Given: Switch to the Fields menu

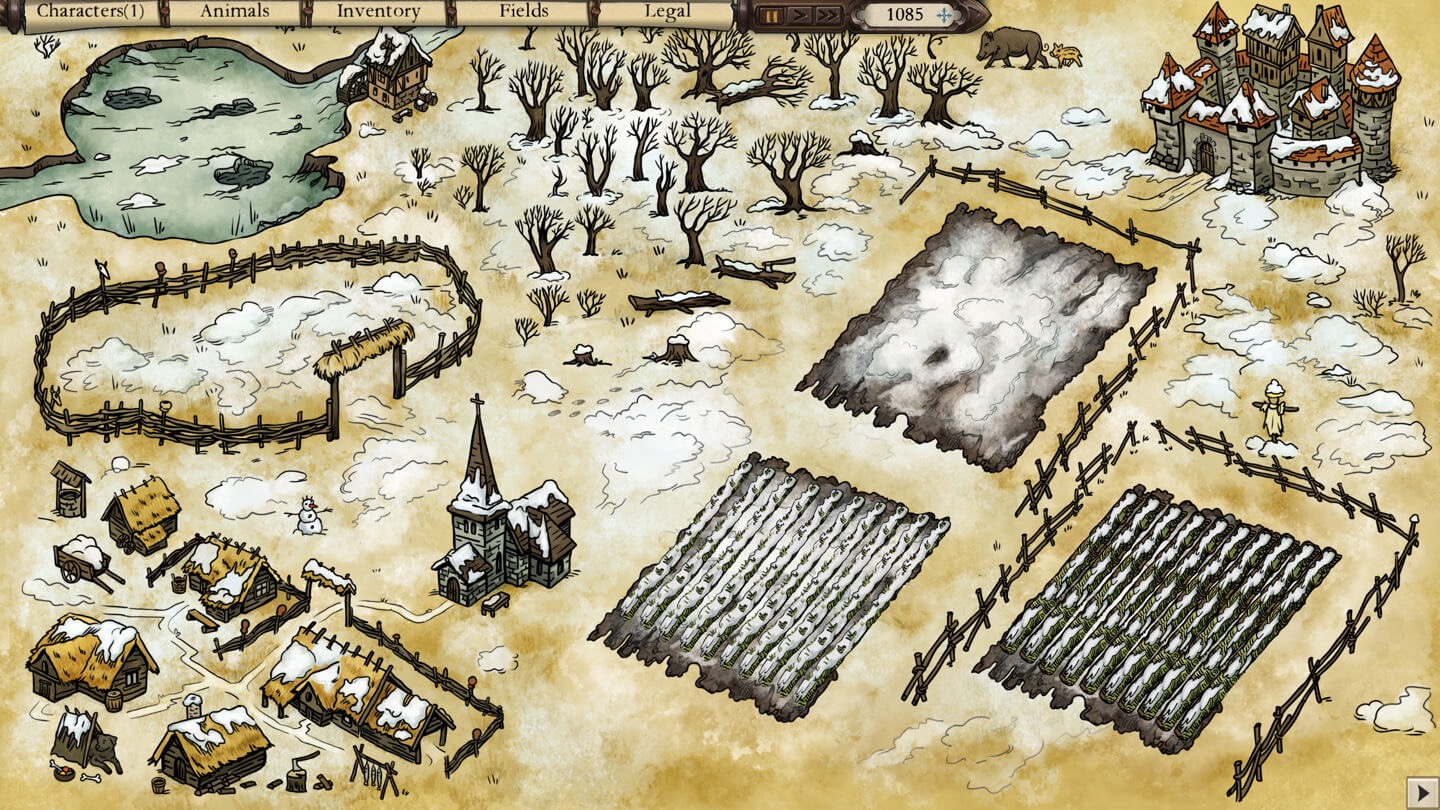Looking at the screenshot, I should pos(524,12).
